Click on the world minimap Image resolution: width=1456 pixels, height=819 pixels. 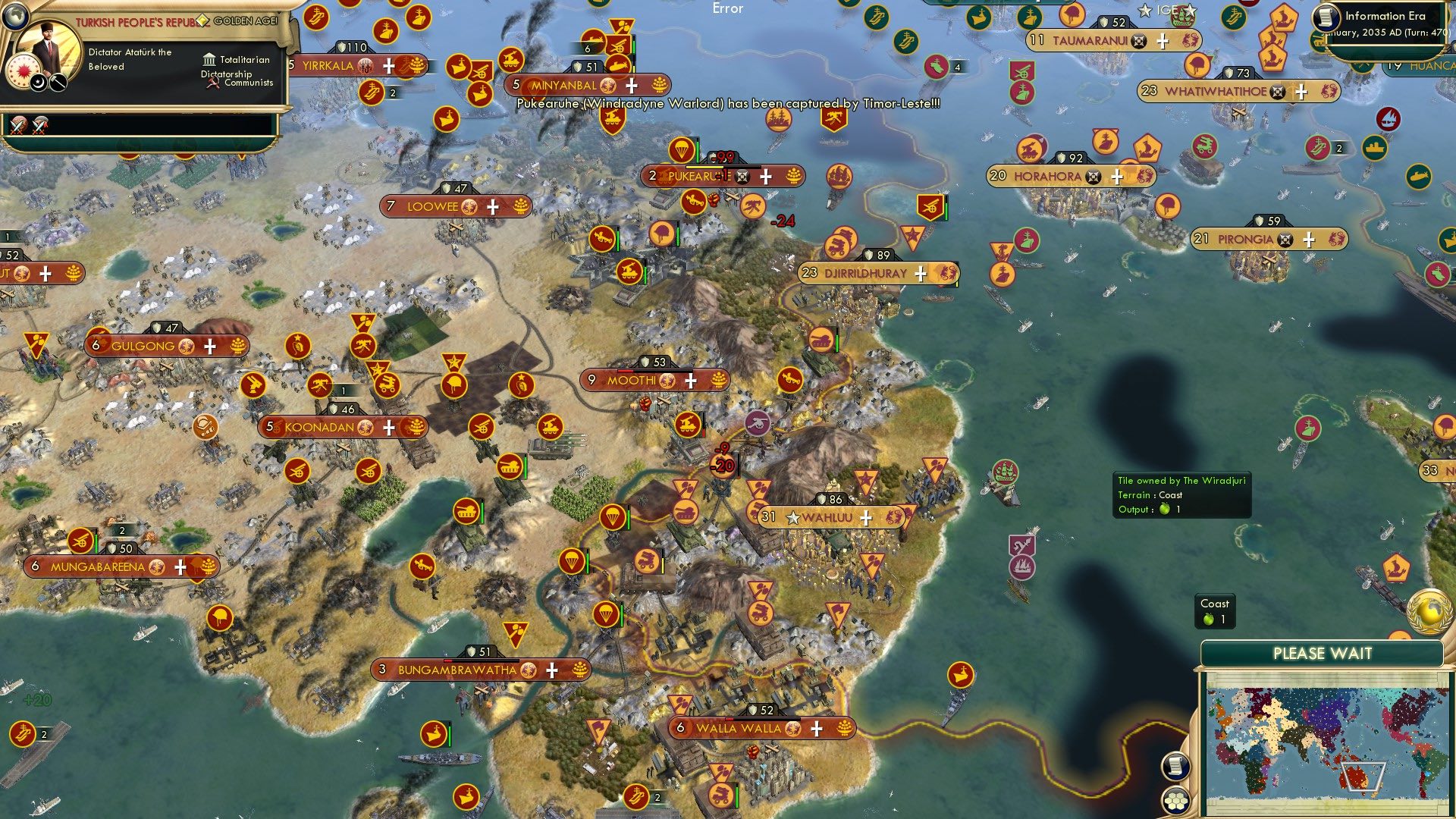point(1322,742)
